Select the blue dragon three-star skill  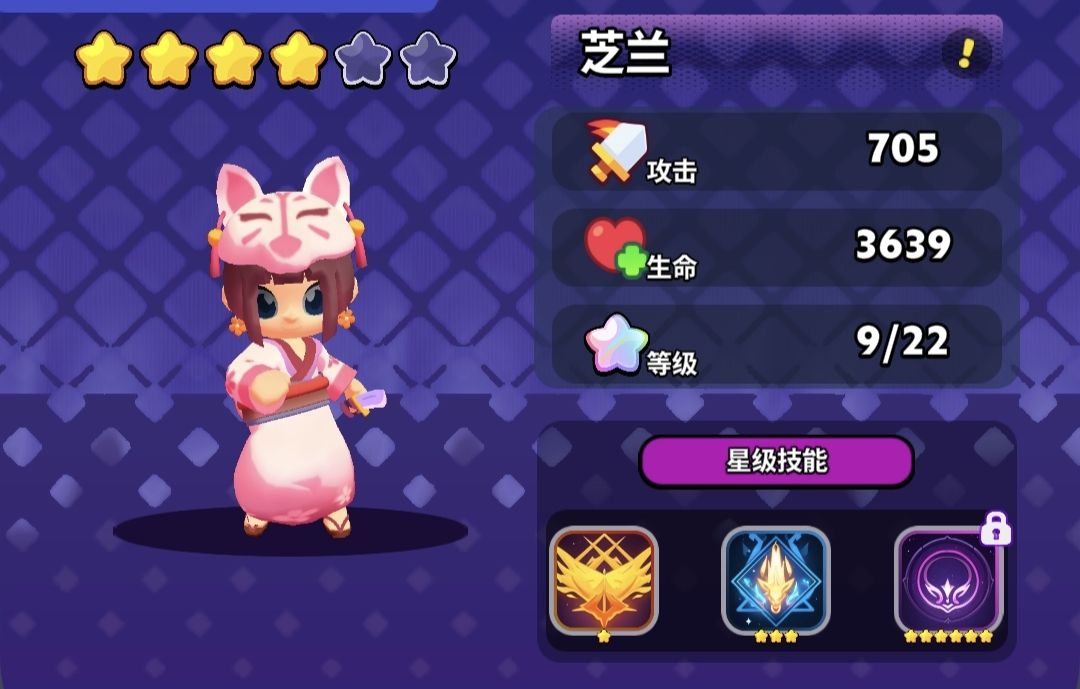pyautogui.click(x=776, y=580)
